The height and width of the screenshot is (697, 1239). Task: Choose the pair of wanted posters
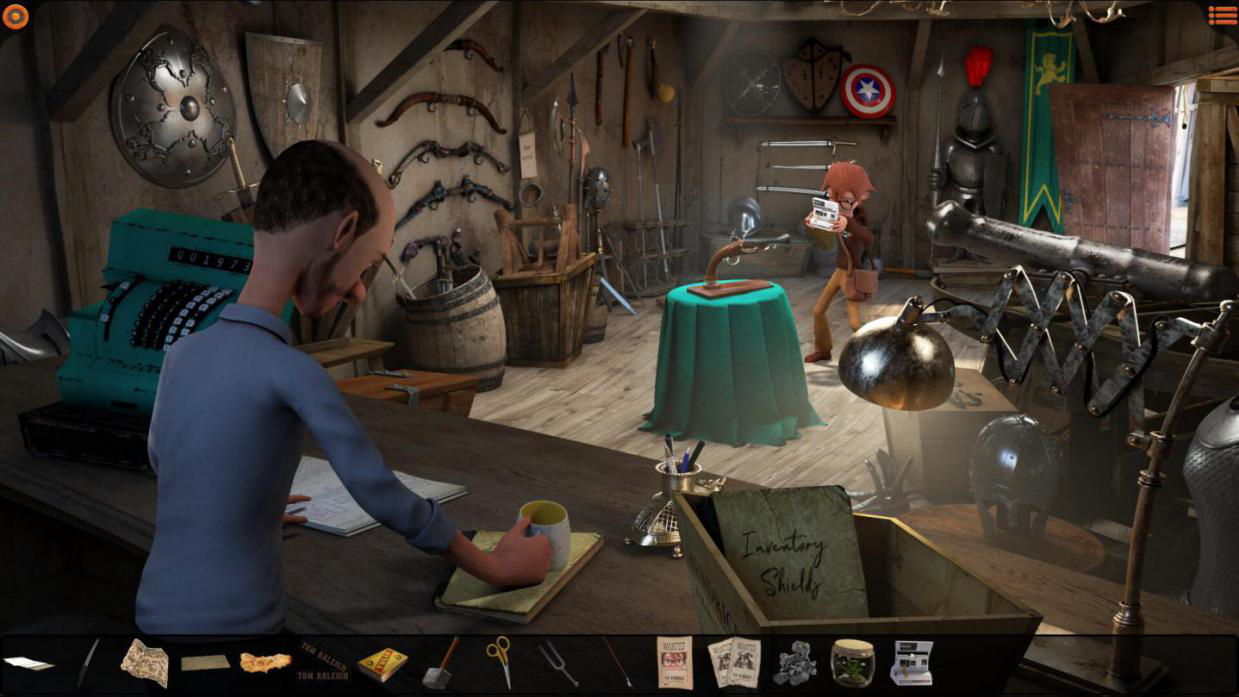tap(733, 662)
